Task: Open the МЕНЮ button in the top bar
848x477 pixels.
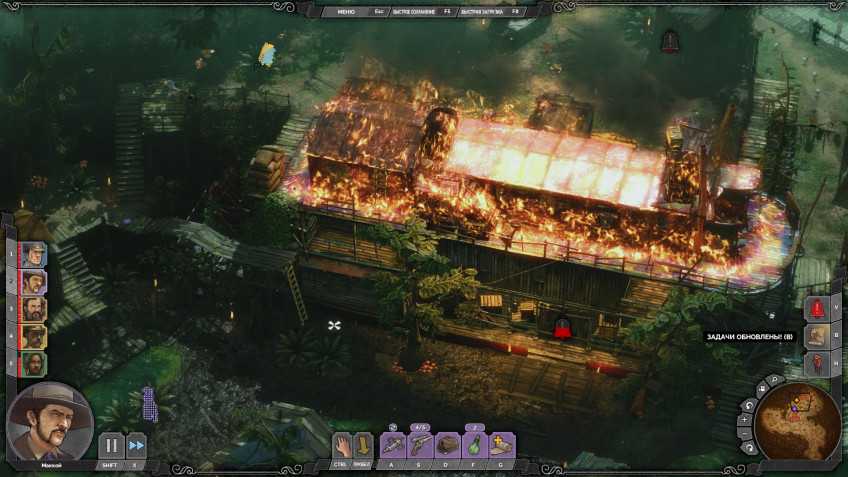Action: coord(346,11)
